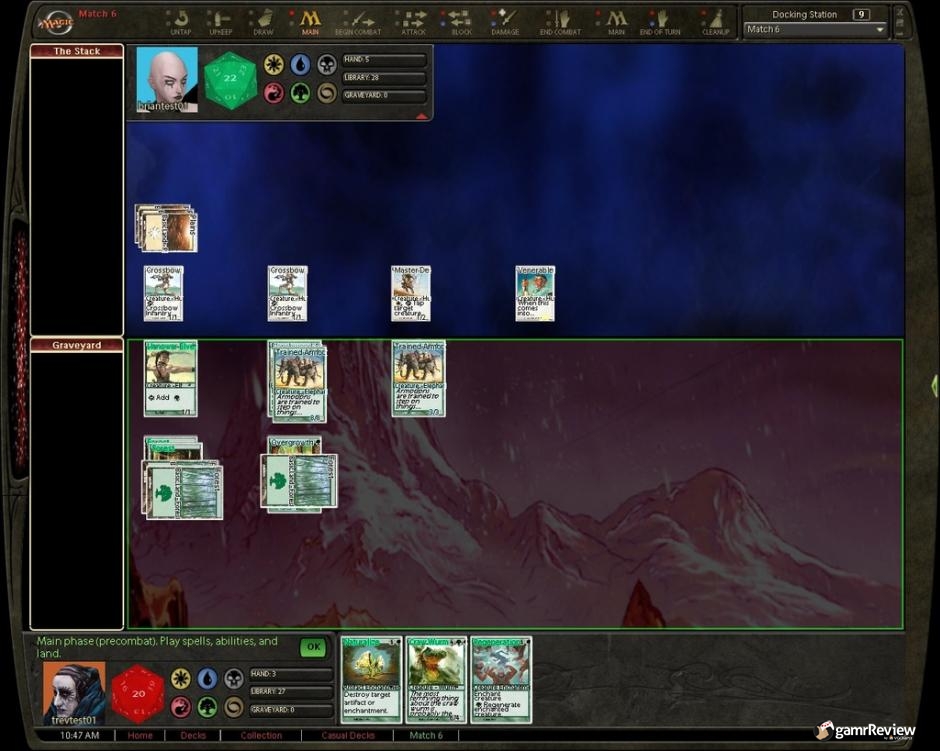
Task: Click the Cleanup phase step
Action: 716,22
